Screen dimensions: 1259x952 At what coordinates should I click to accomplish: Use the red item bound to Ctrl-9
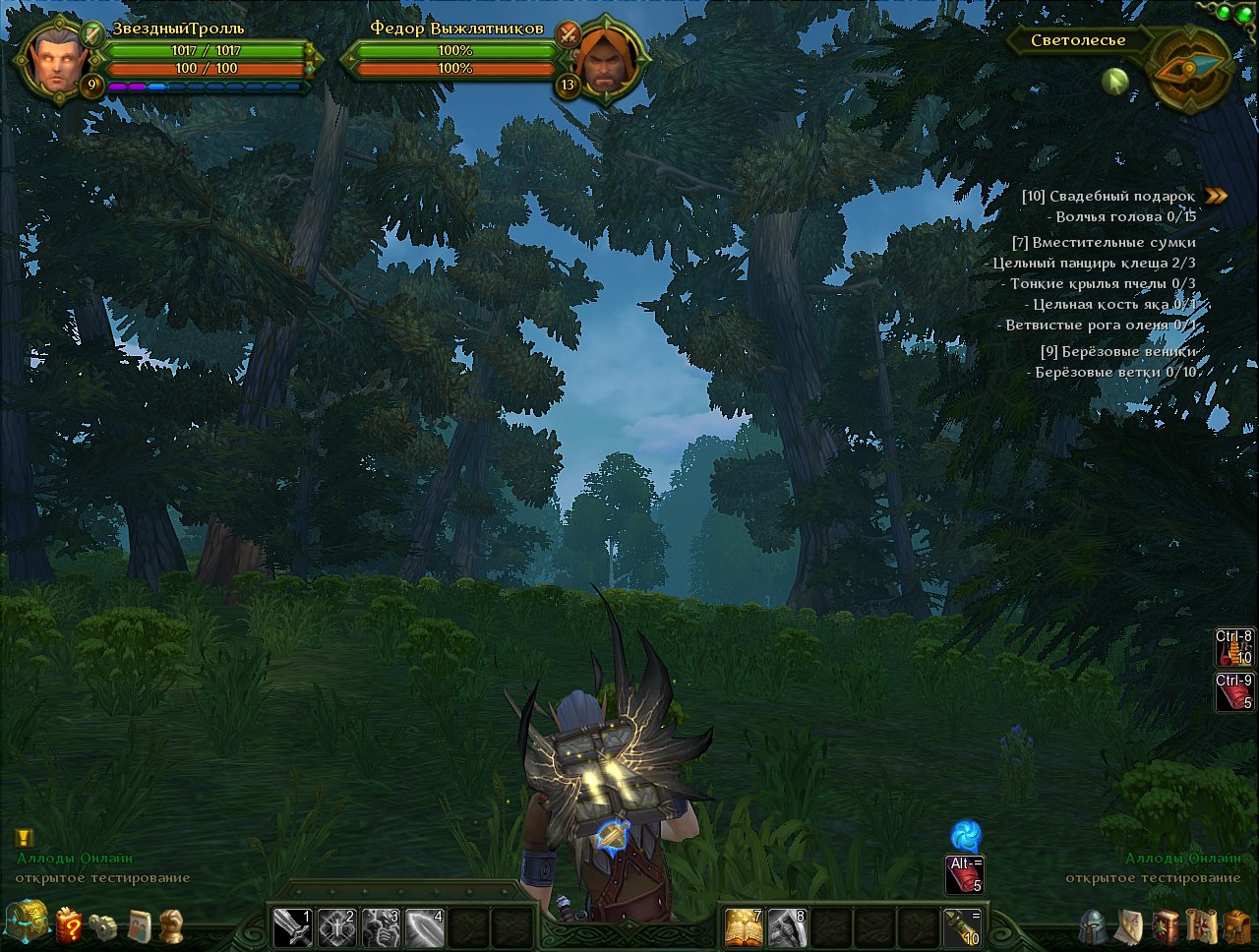[x=1234, y=691]
